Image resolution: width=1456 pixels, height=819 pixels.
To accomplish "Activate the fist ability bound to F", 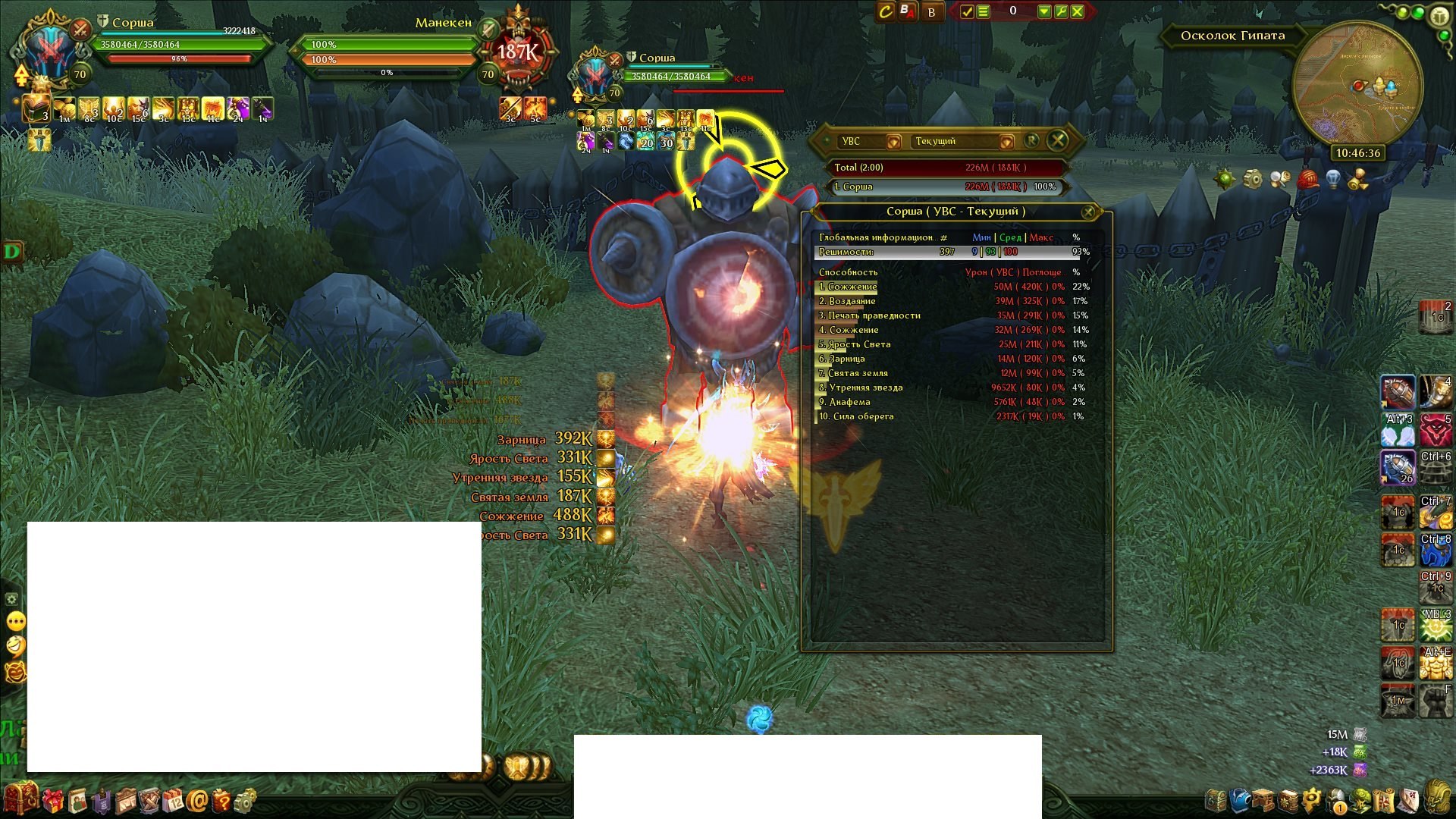I will coord(1435,701).
